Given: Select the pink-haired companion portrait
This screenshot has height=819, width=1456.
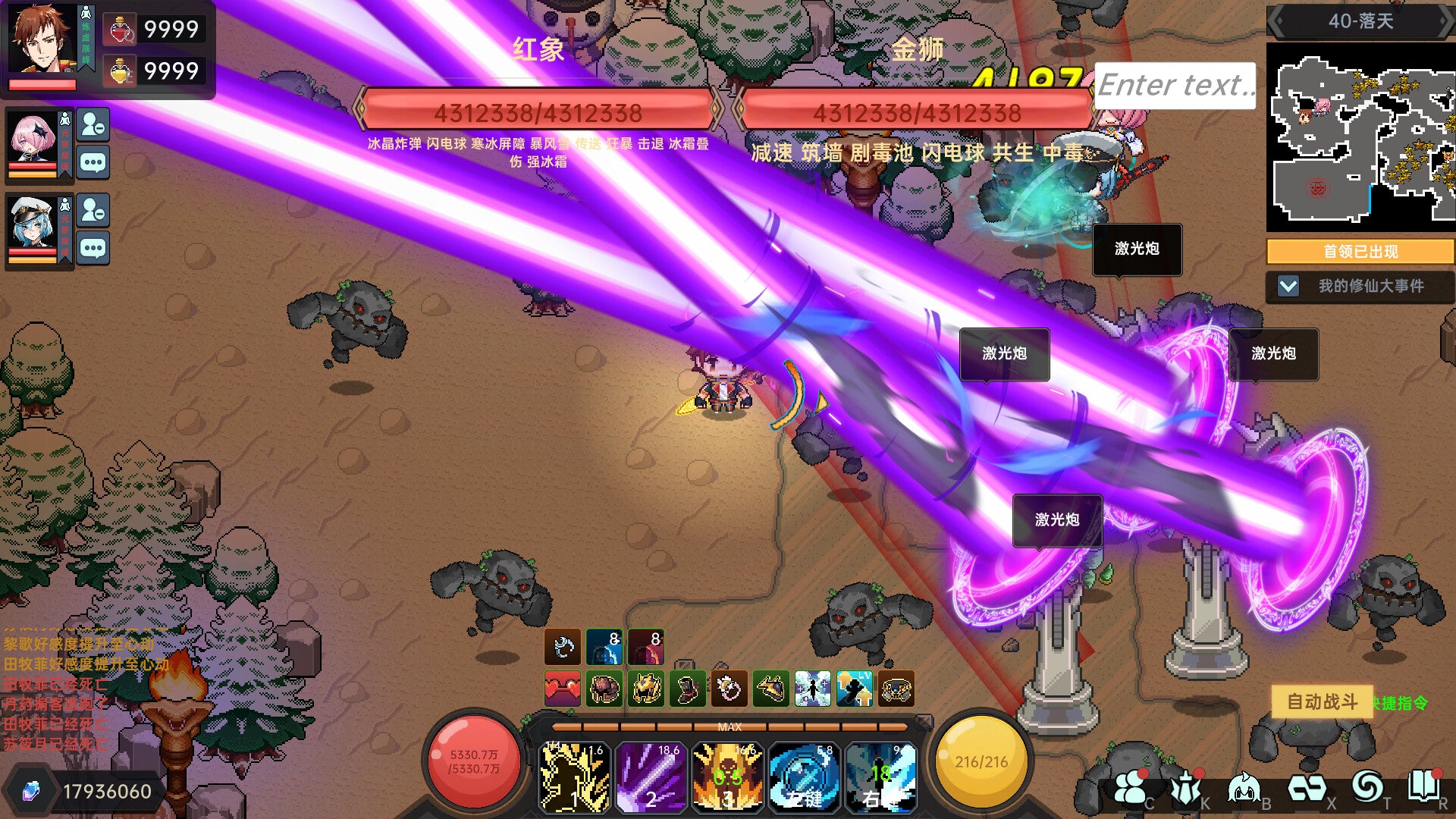Looking at the screenshot, I should tap(34, 139).
